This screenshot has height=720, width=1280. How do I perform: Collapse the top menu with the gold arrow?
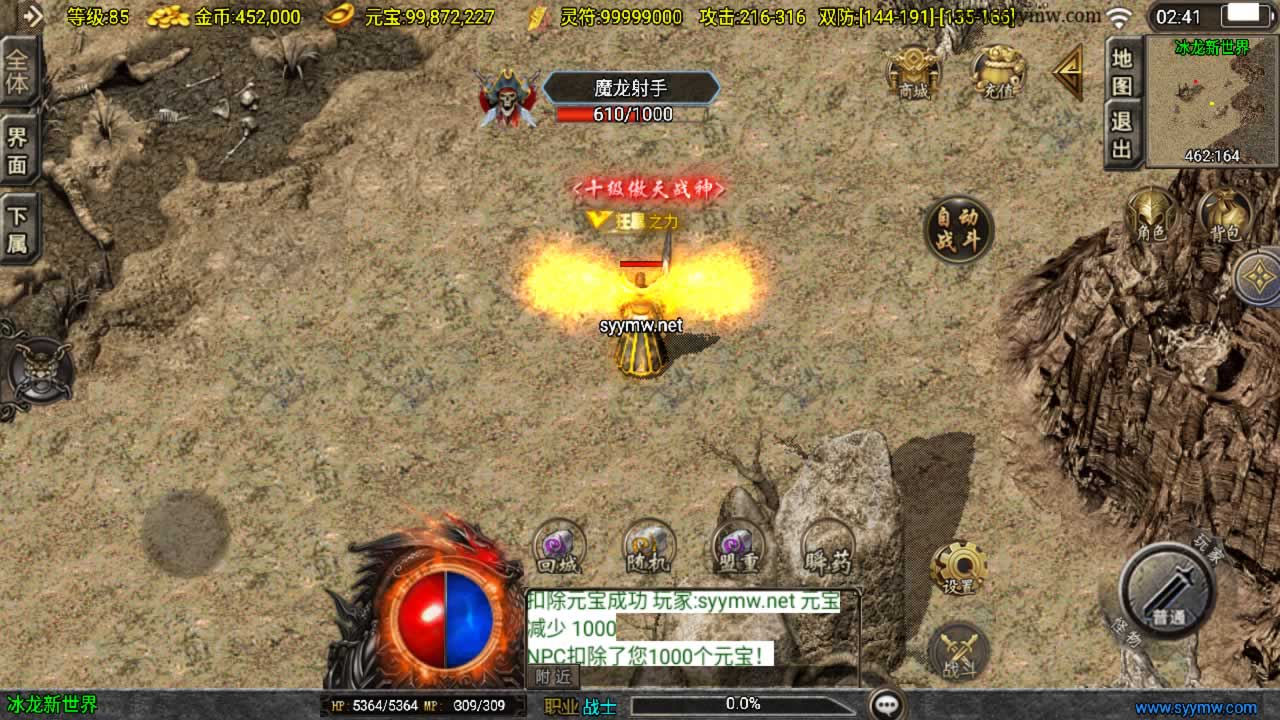(1068, 72)
